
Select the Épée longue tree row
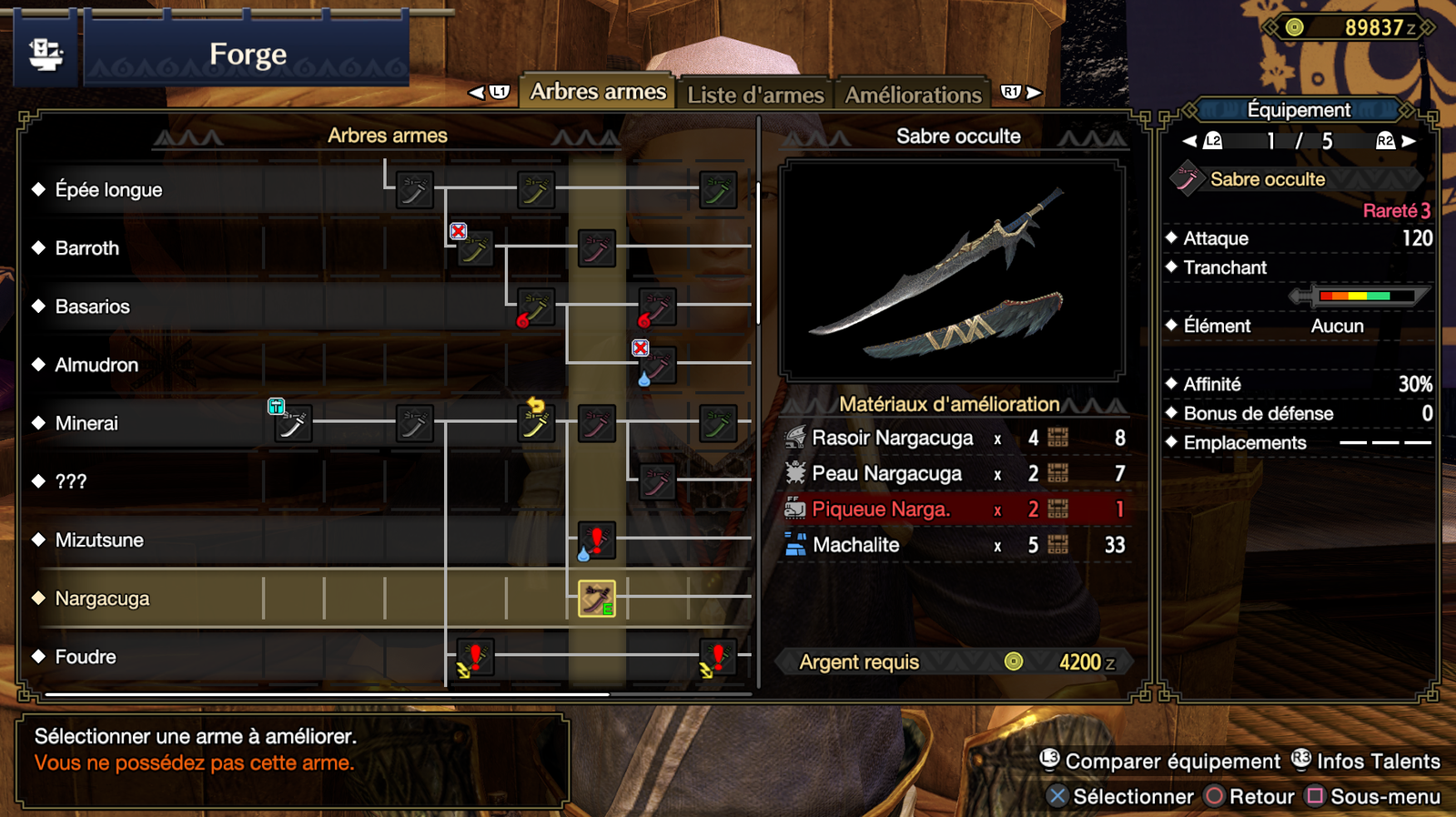click(109, 189)
